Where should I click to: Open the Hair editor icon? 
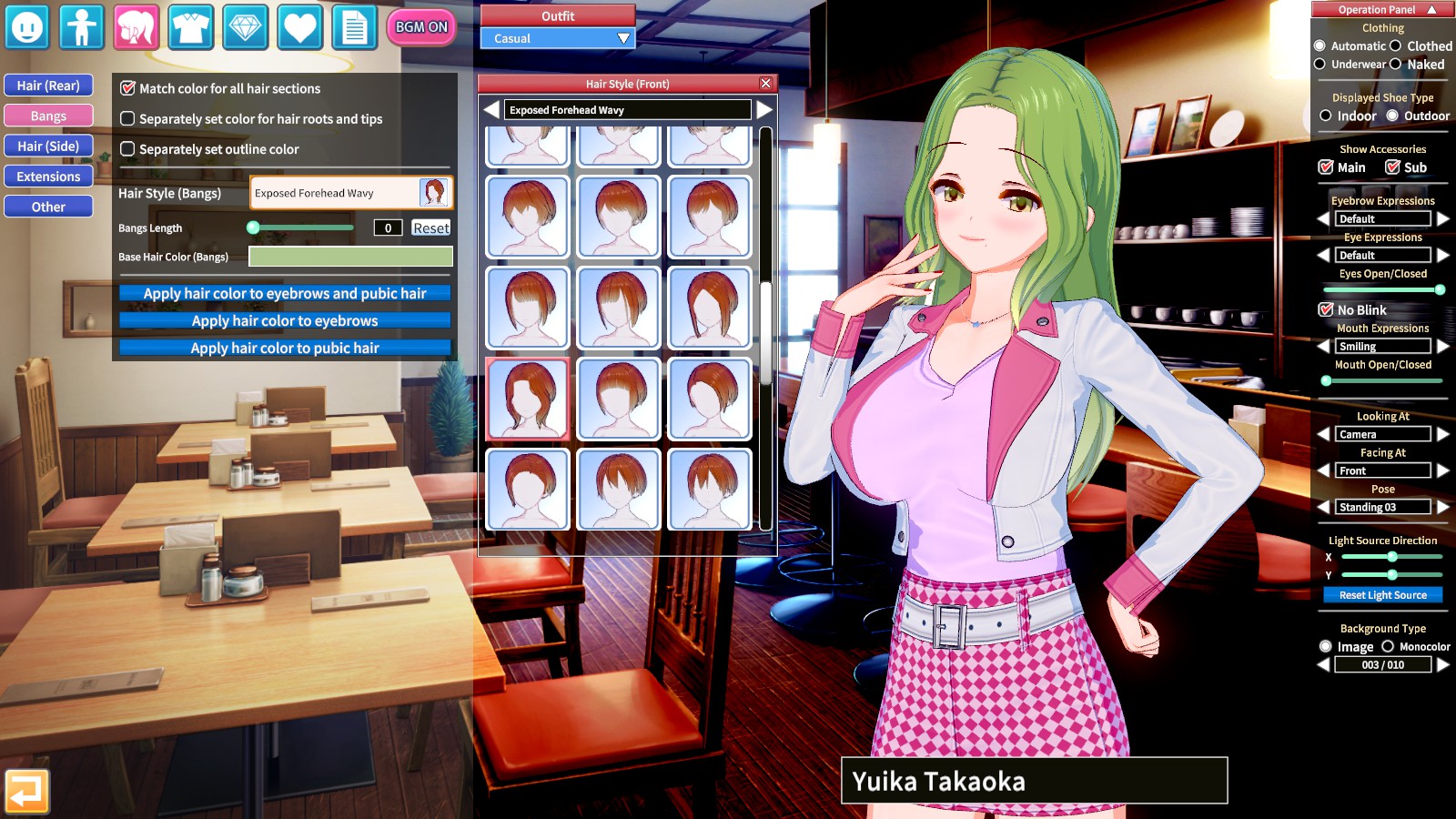(136, 27)
